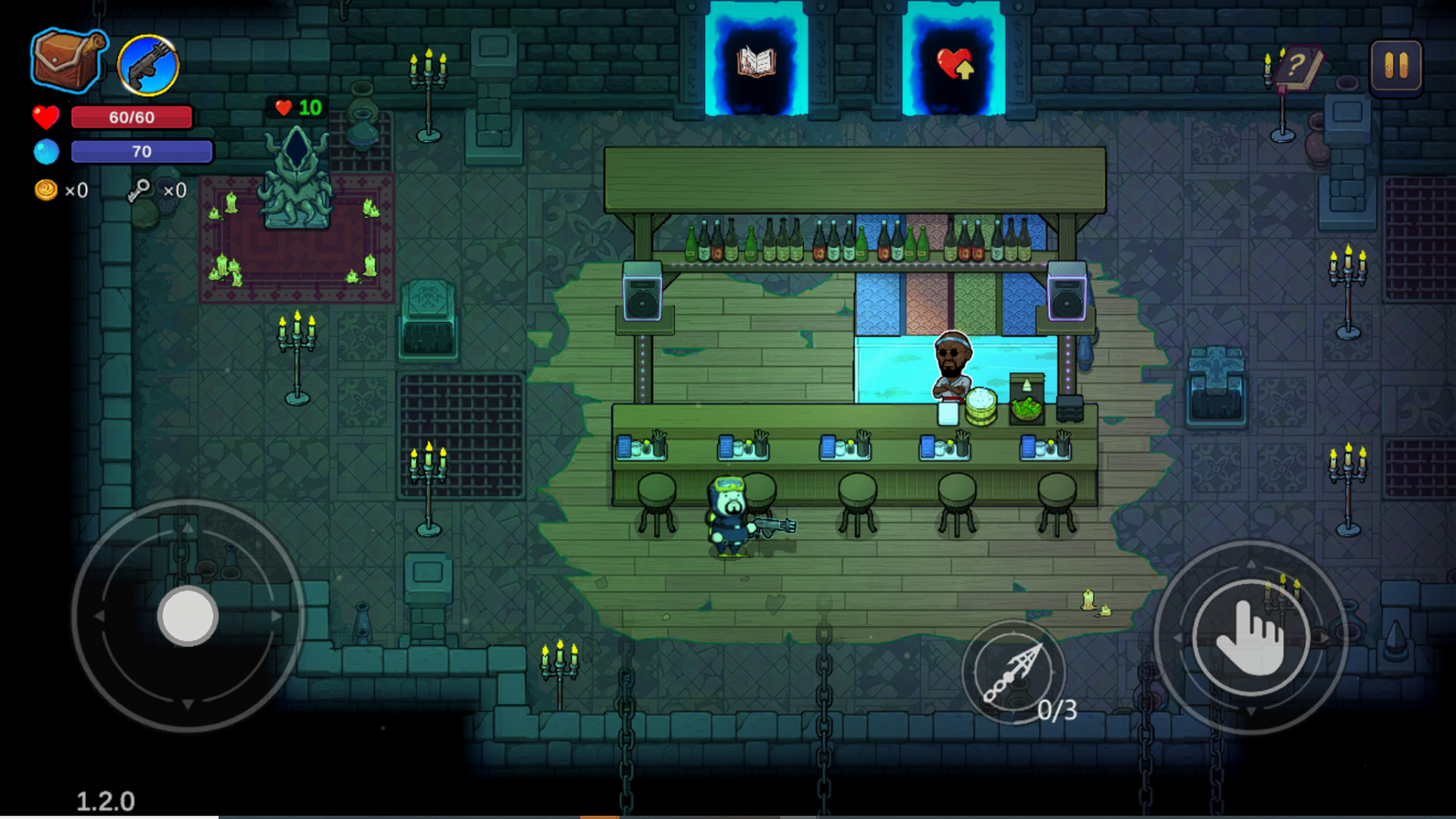Screen dimensions: 1456x819
Task: Tap the hand interact button
Action: click(1250, 637)
